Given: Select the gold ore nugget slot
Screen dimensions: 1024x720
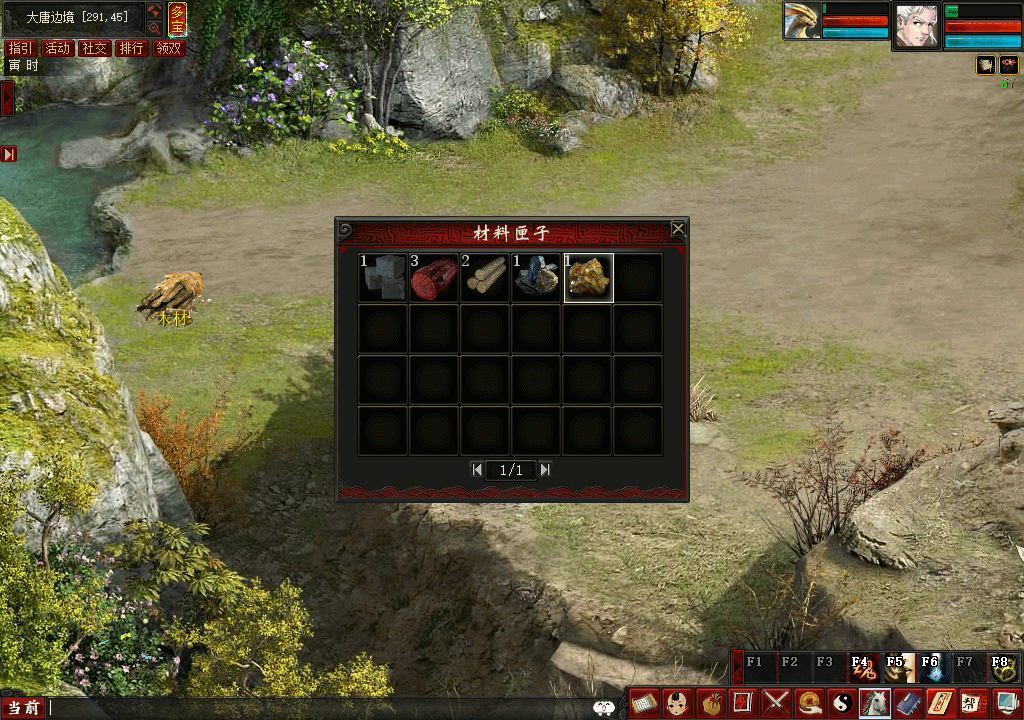Looking at the screenshot, I should [x=588, y=278].
